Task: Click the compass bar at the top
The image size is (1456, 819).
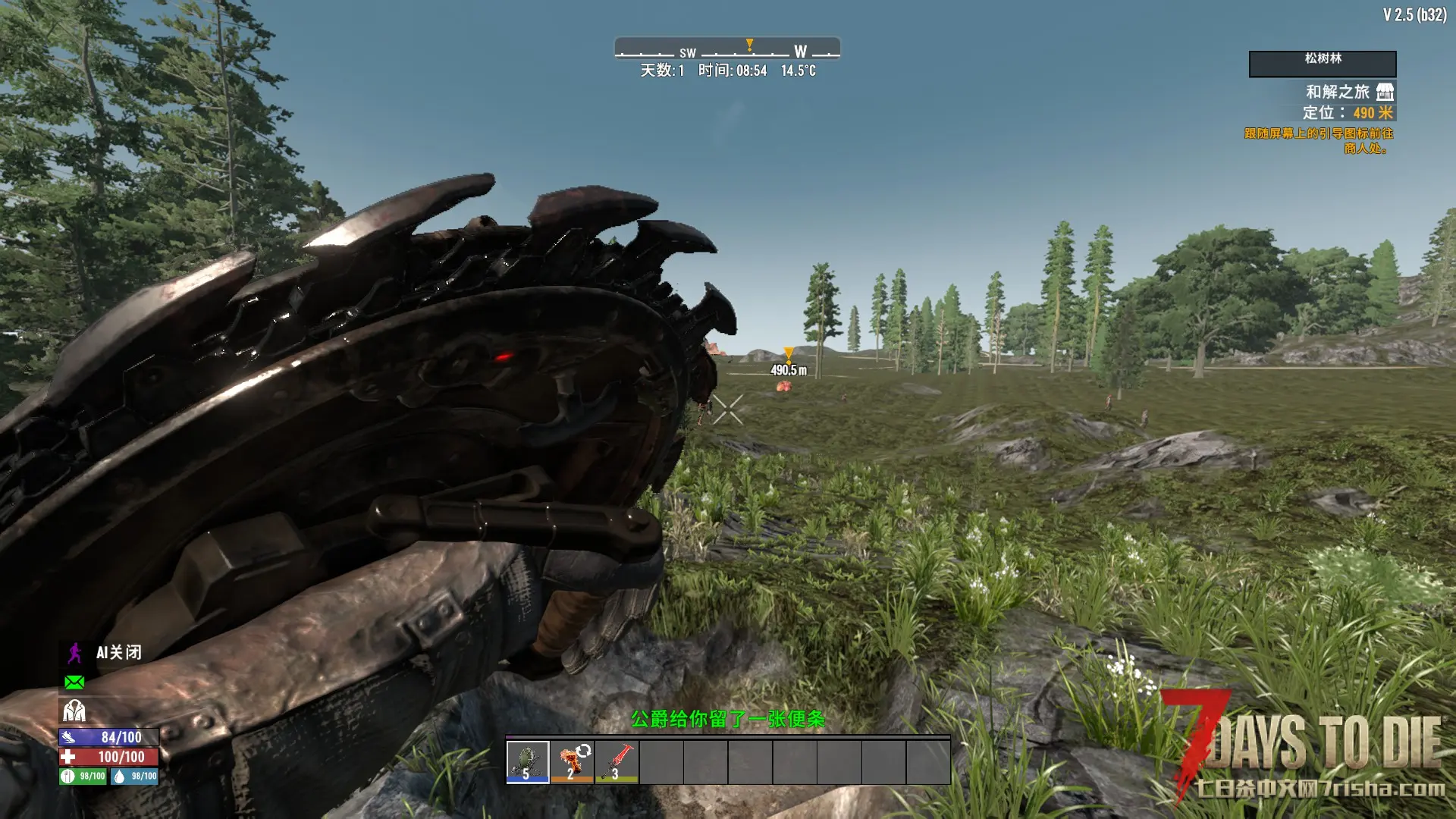Action: [x=726, y=49]
